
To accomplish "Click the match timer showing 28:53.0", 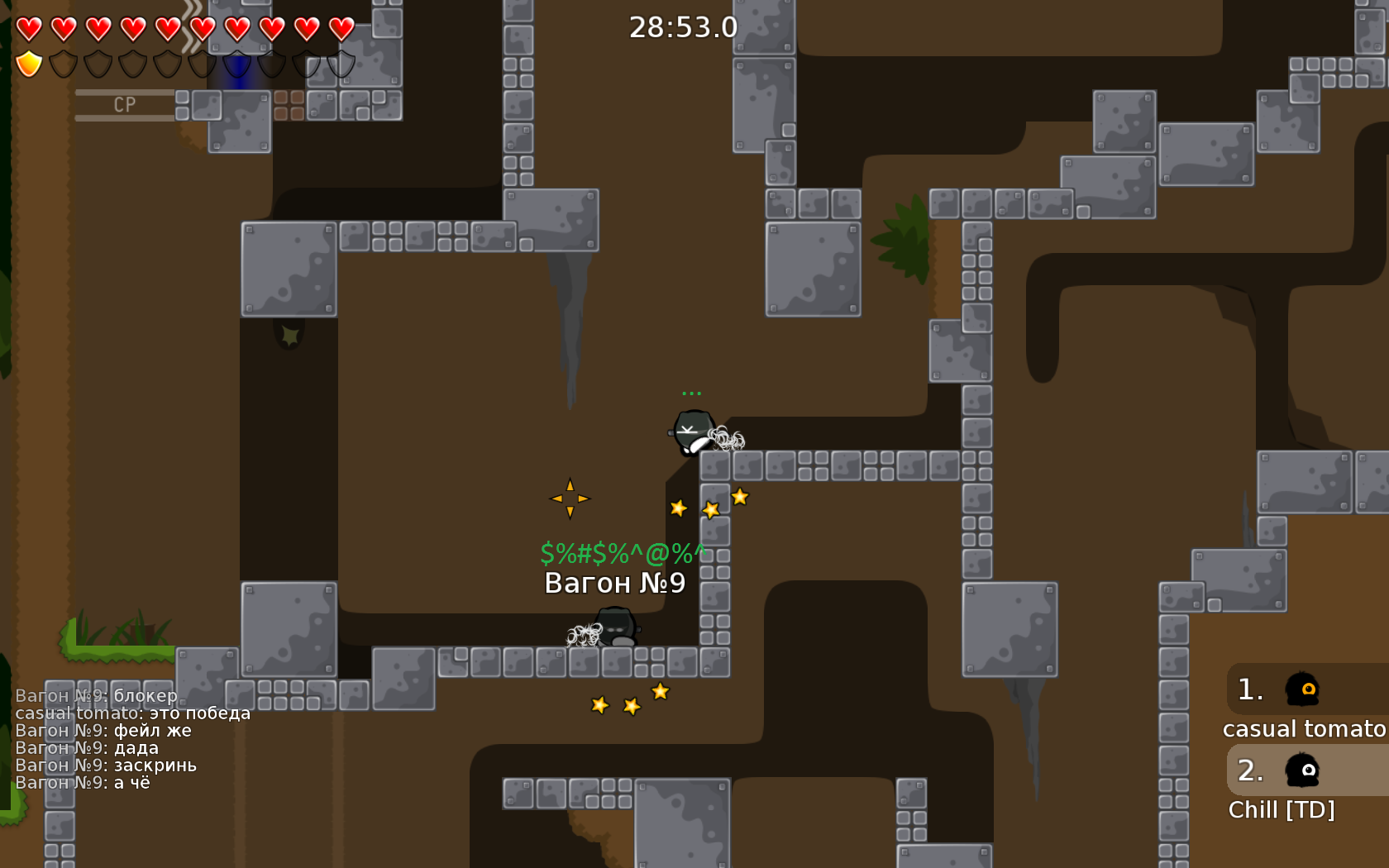I will point(683,27).
